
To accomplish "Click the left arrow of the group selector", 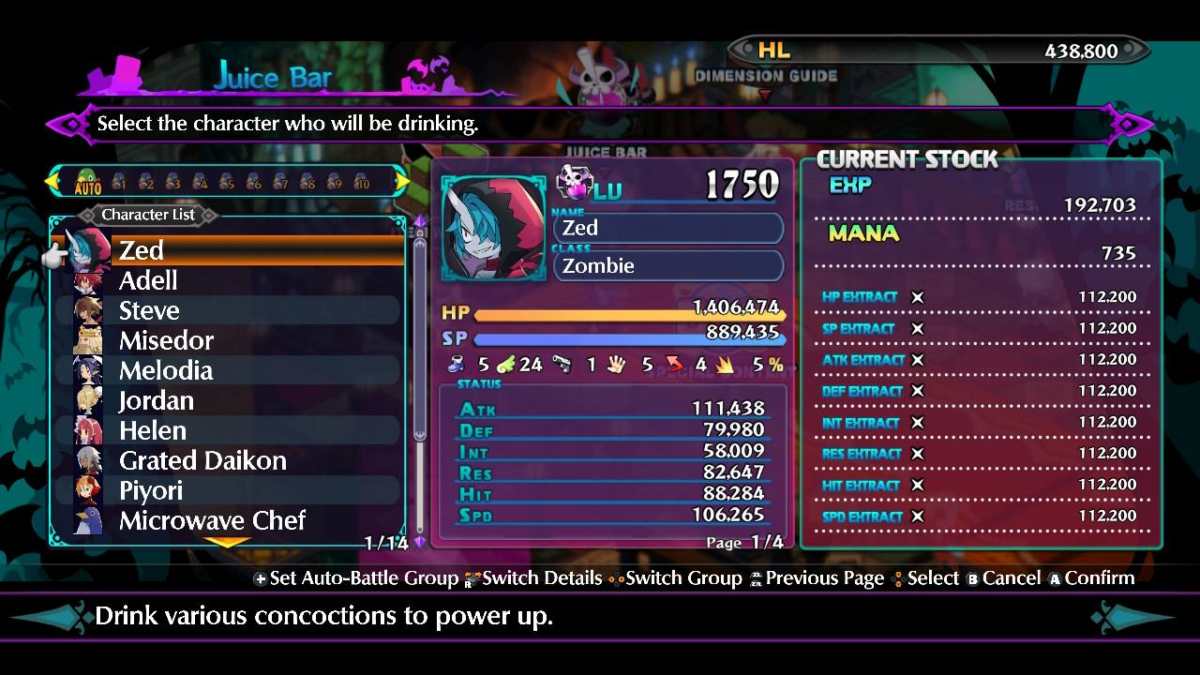I will (x=50, y=182).
